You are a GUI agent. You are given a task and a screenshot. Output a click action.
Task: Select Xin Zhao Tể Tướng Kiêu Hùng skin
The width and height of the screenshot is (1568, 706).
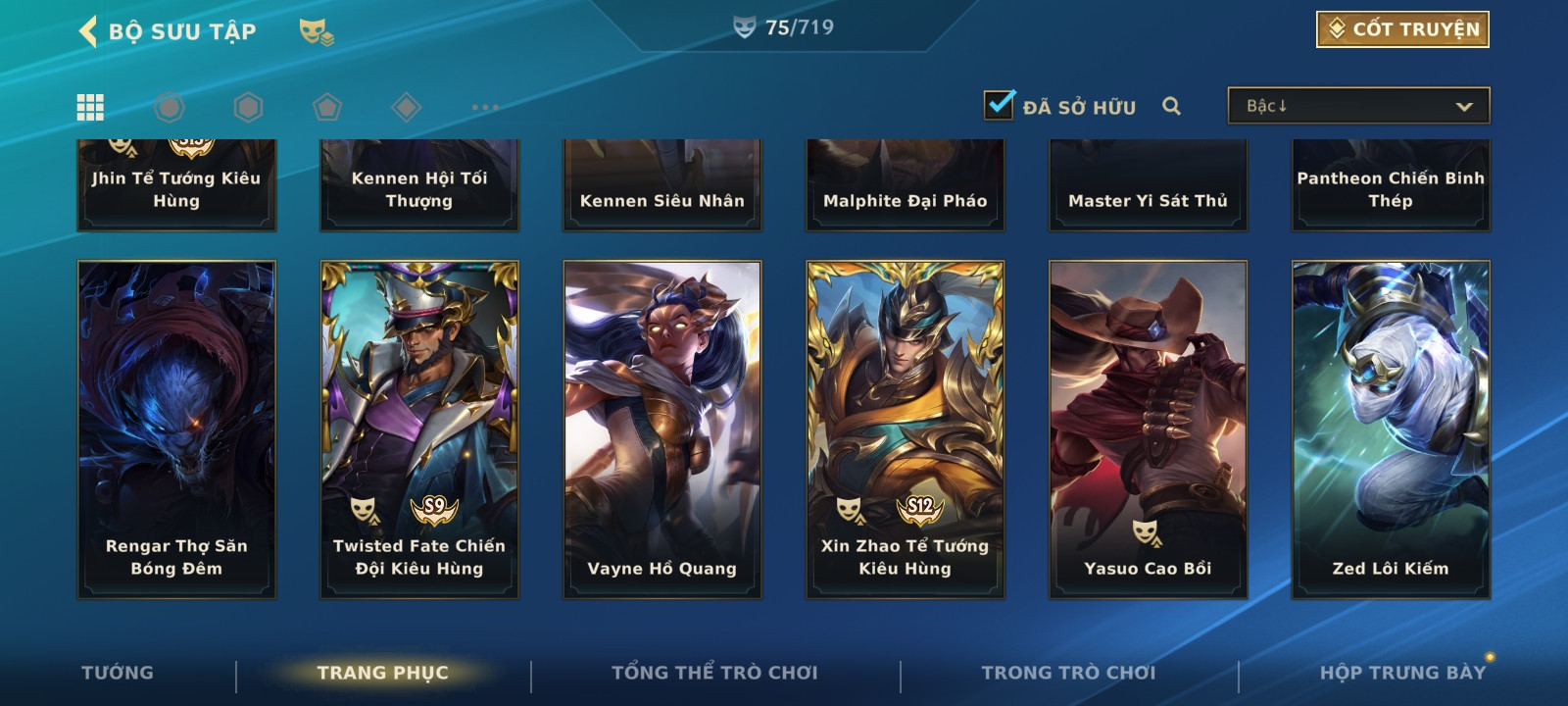[906, 429]
